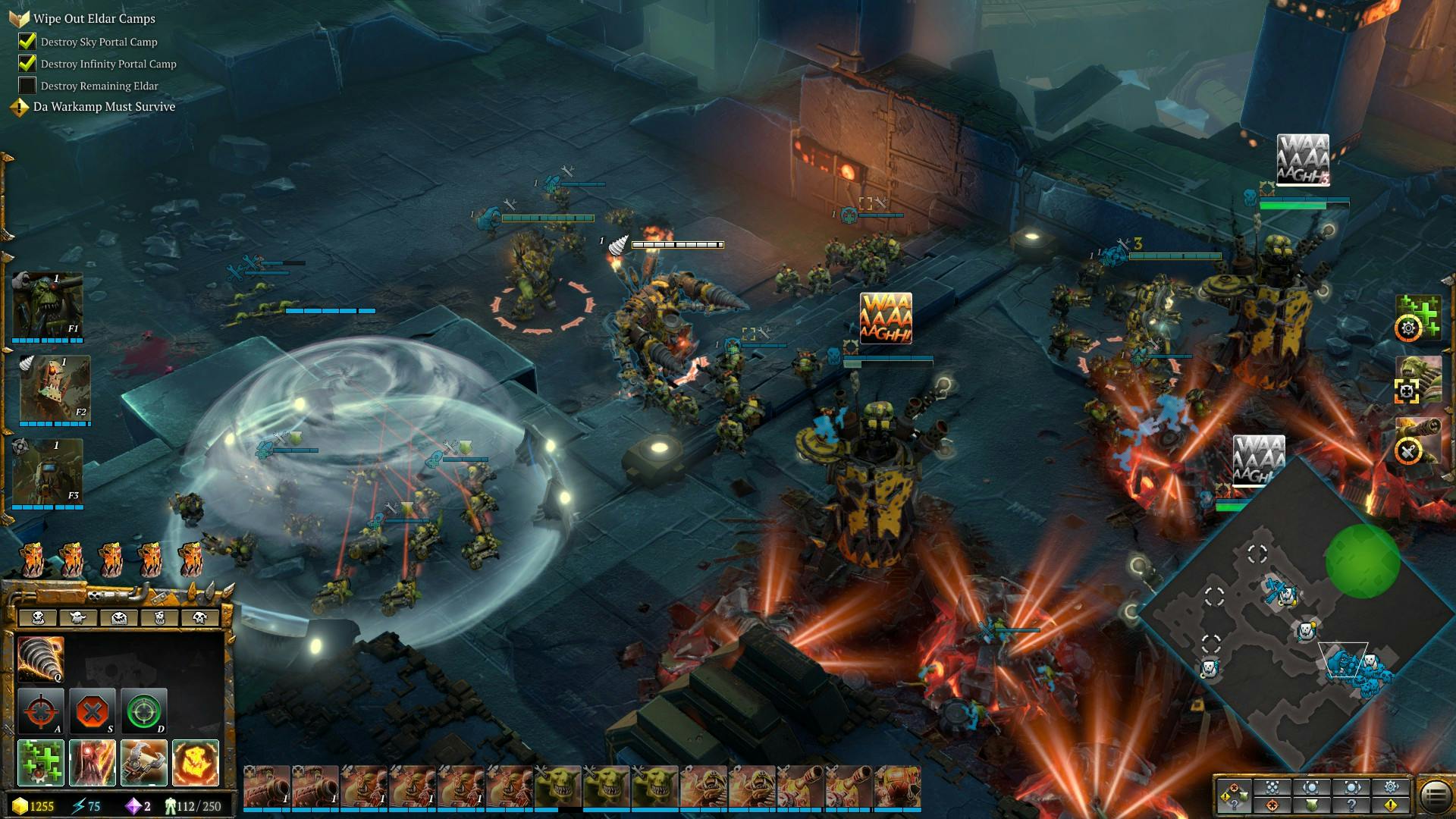Select the first elite ork hero portrait
This screenshot has height=819, width=1456.
[x=47, y=305]
